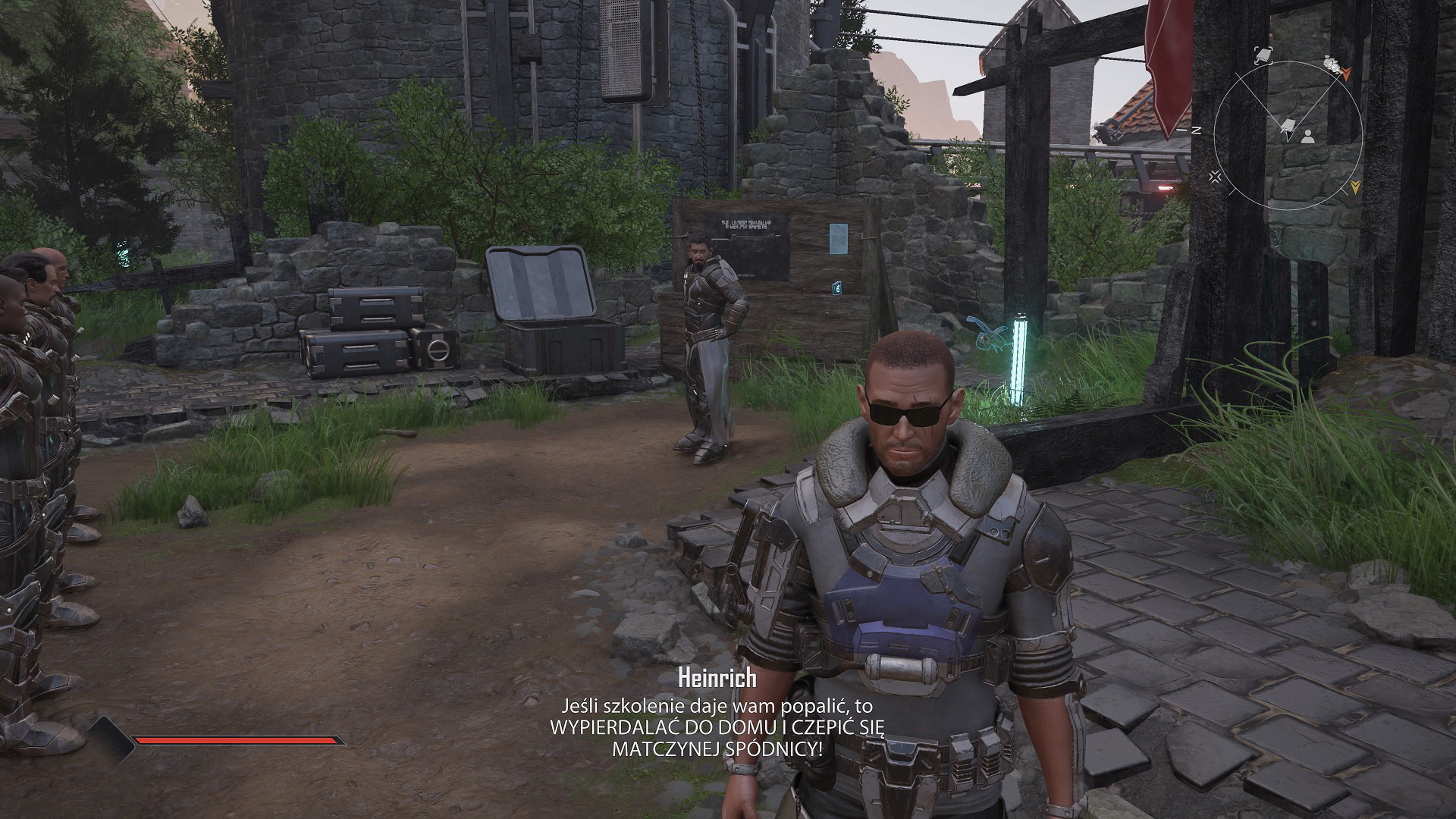1456x819 pixels.
Task: Click the person icon on the radar
Action: pos(1307,136)
